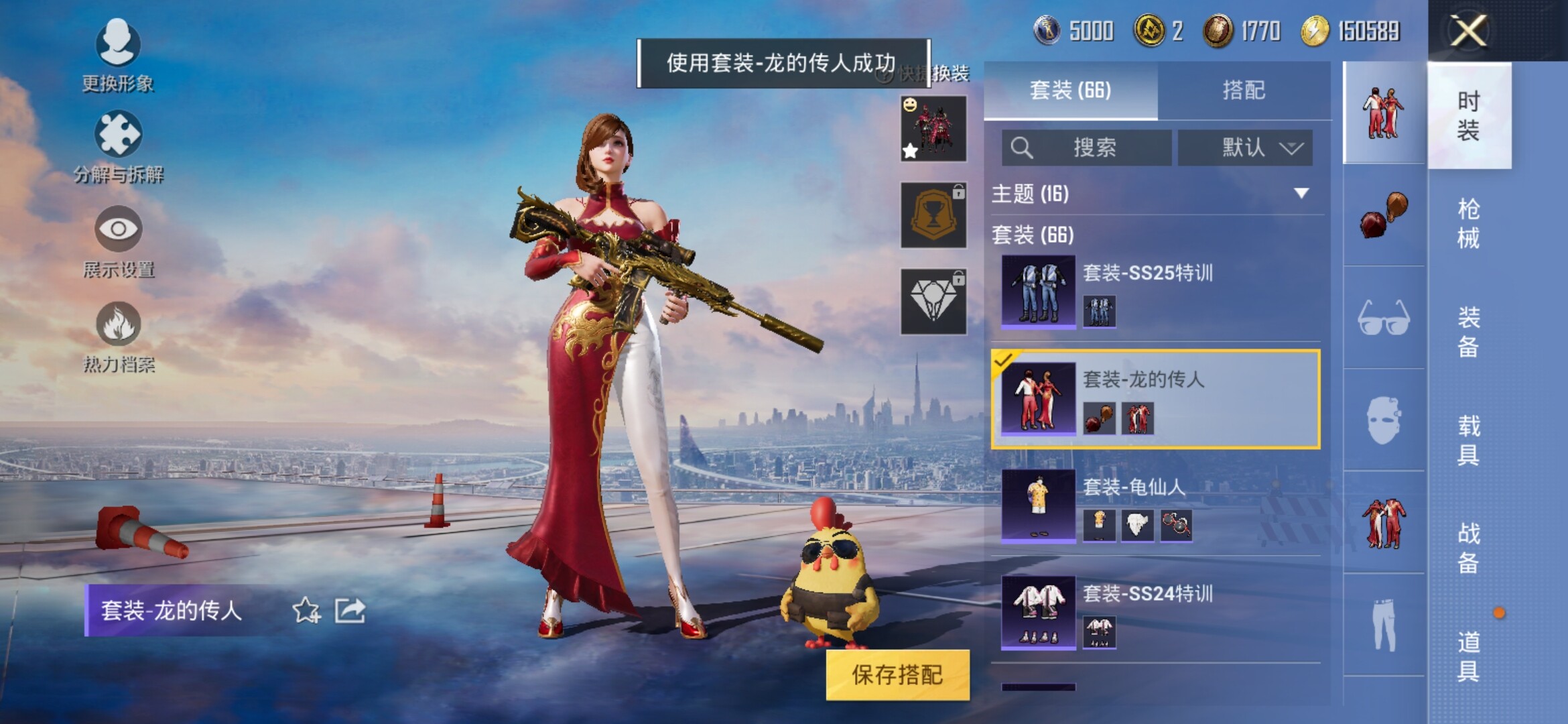This screenshot has height=724, width=1568.
Task: Close the wardrobe screen with X
Action: 1467,31
